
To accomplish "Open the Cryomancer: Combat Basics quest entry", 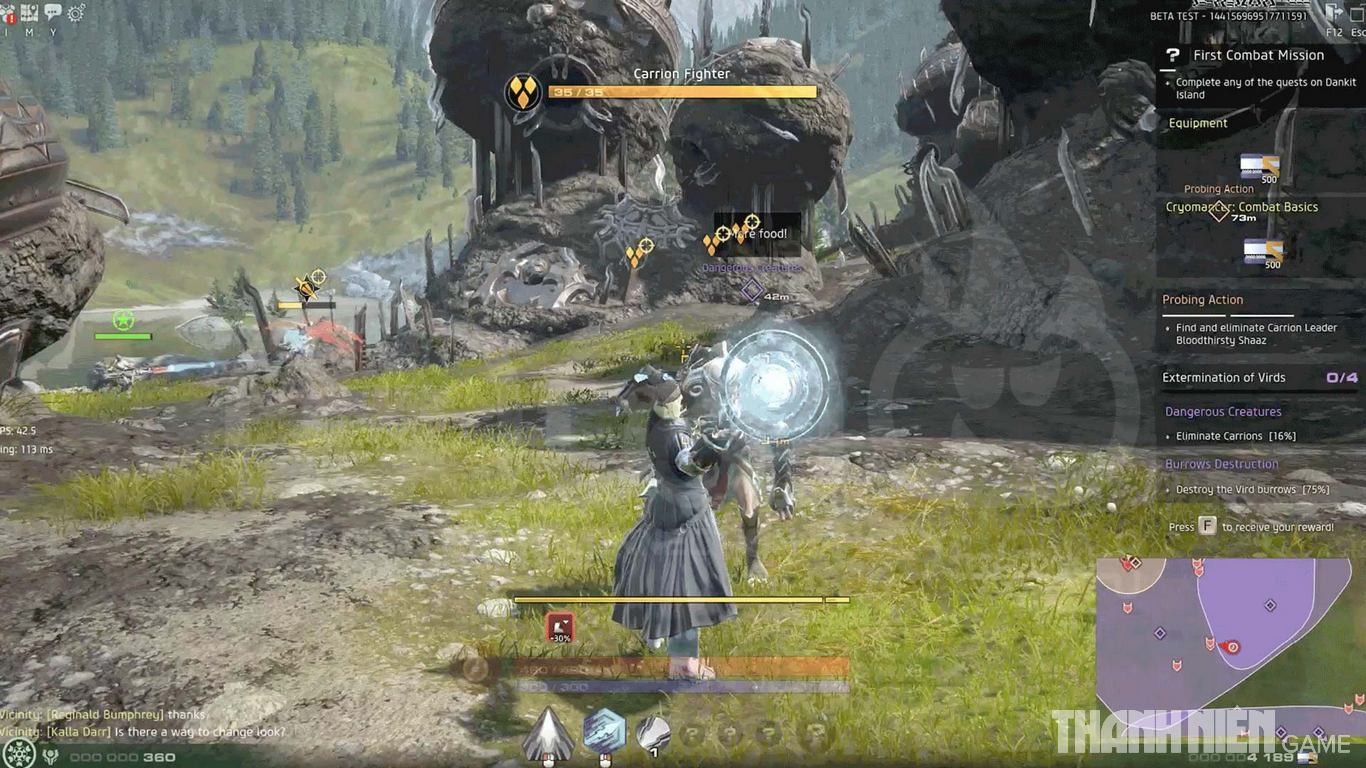I will point(1242,207).
